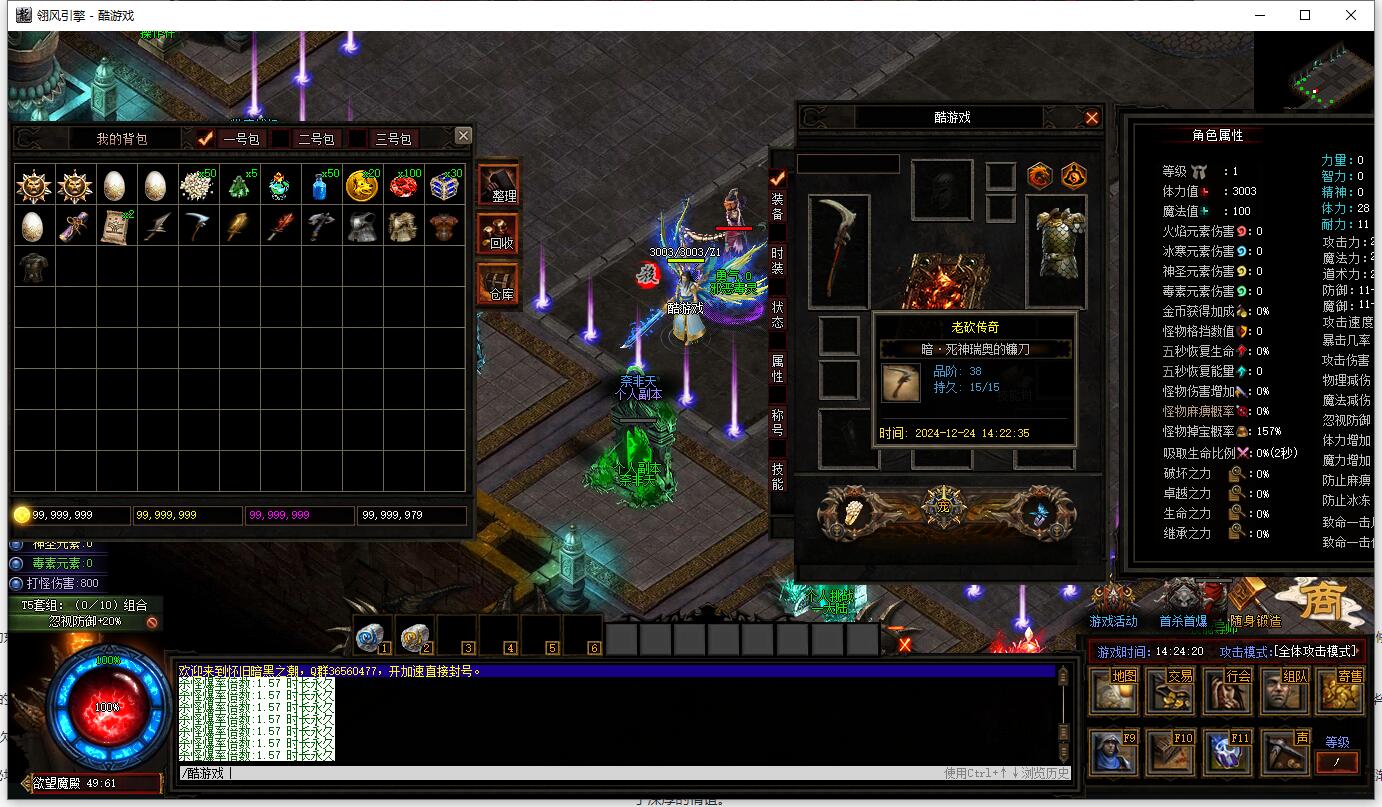The height and width of the screenshot is (807, 1382).
Task: Open the 寄售 consignment shop
Action: (1340, 690)
